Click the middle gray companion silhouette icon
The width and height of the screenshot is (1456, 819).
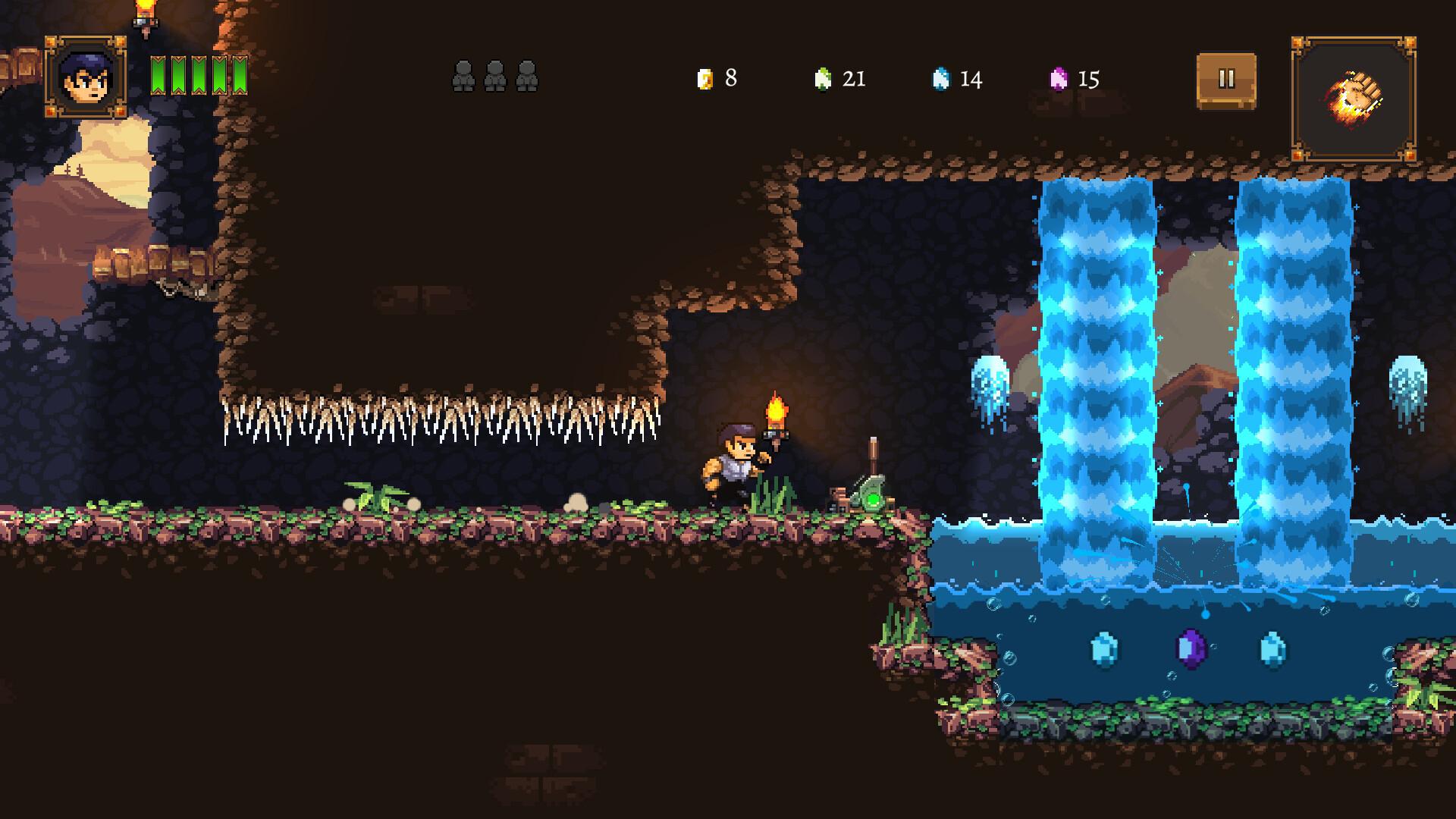point(494,77)
